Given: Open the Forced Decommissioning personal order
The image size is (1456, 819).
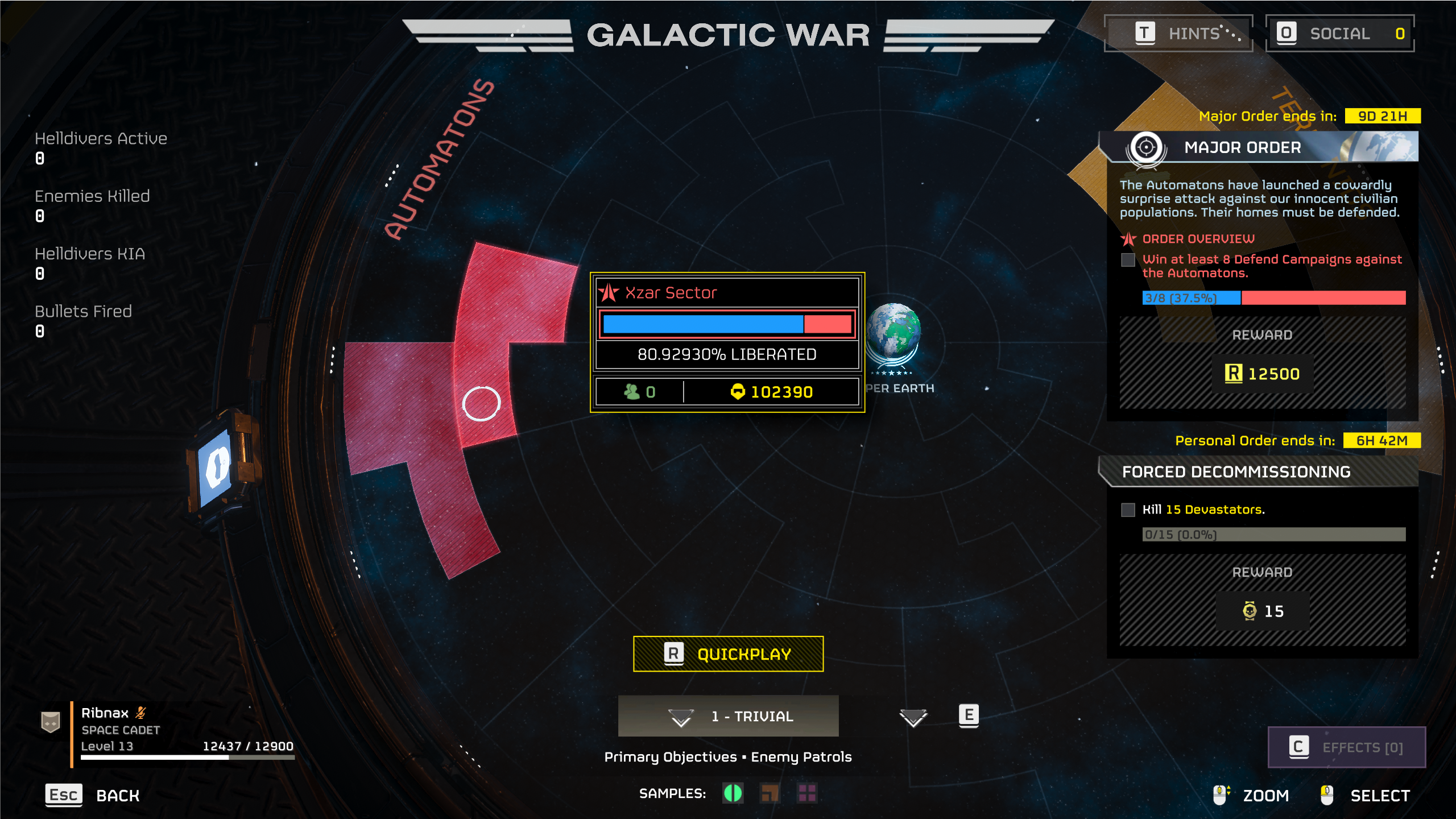Looking at the screenshot, I should 1258,472.
